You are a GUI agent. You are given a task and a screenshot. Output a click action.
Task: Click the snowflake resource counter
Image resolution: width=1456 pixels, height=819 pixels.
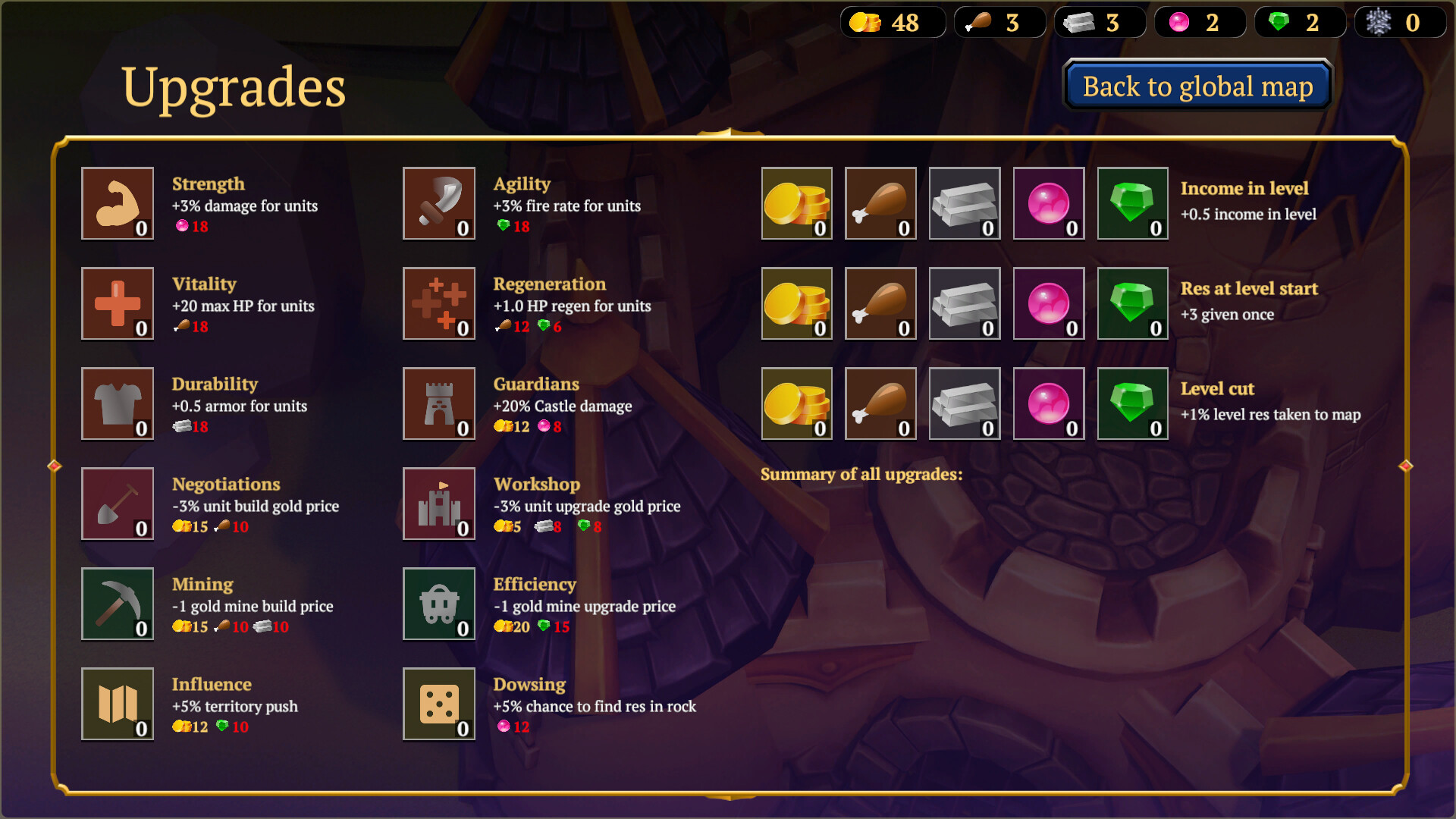[1400, 22]
